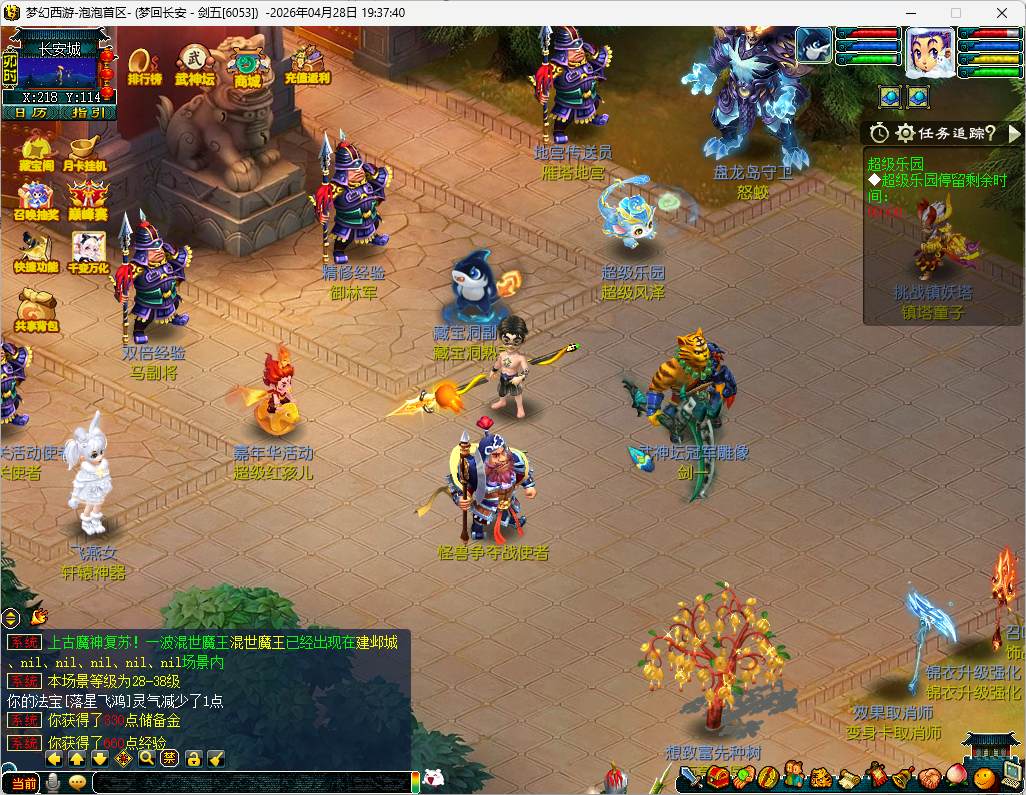Open the 藏宝阁 treasure pavilion

36,150
